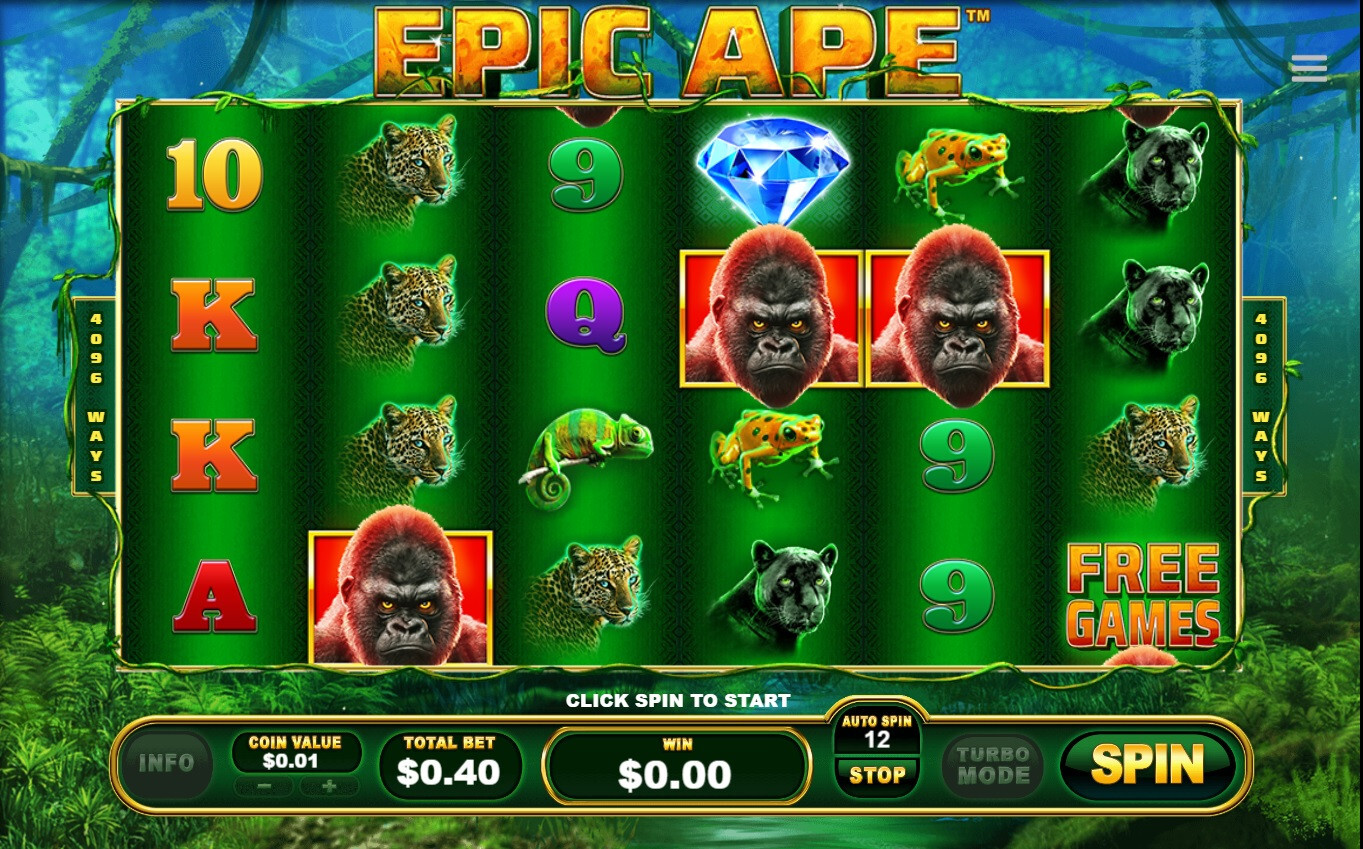Open the Info screen
The height and width of the screenshot is (849, 1363).
tap(166, 764)
